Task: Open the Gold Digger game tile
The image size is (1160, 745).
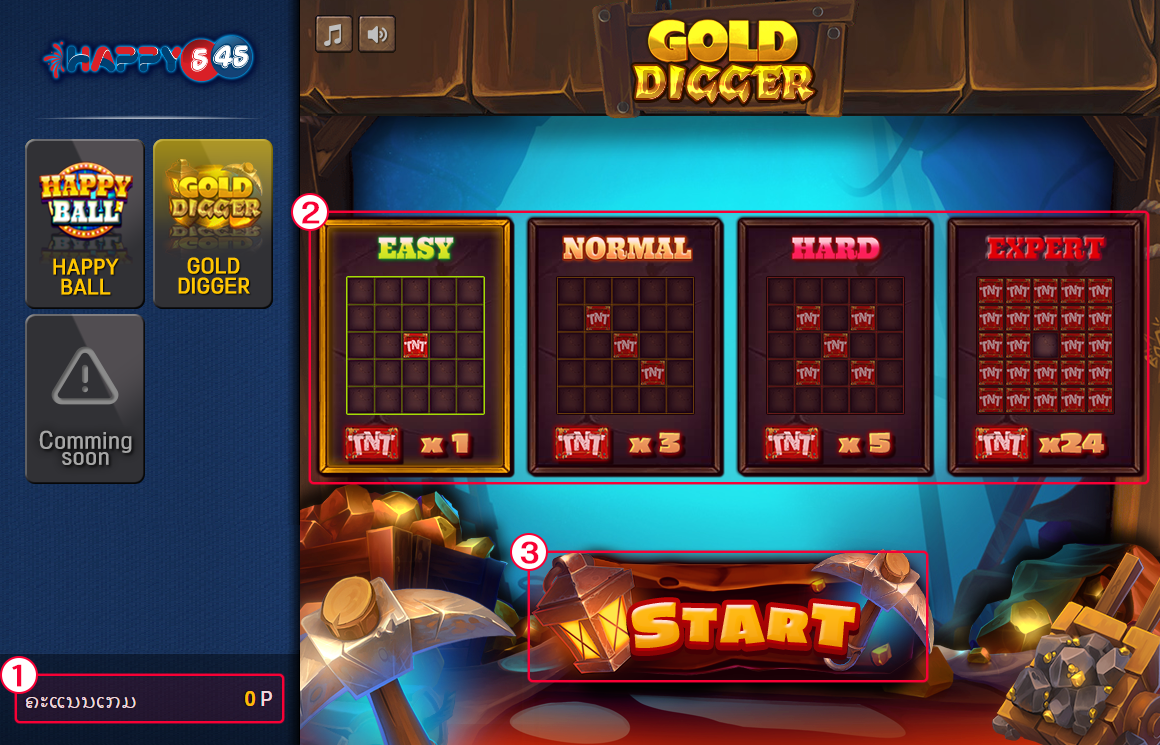Action: [x=213, y=223]
